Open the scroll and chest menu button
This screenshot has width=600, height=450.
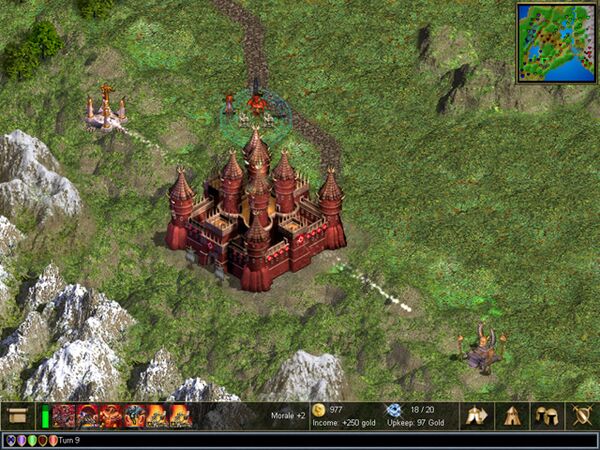click(x=17, y=415)
